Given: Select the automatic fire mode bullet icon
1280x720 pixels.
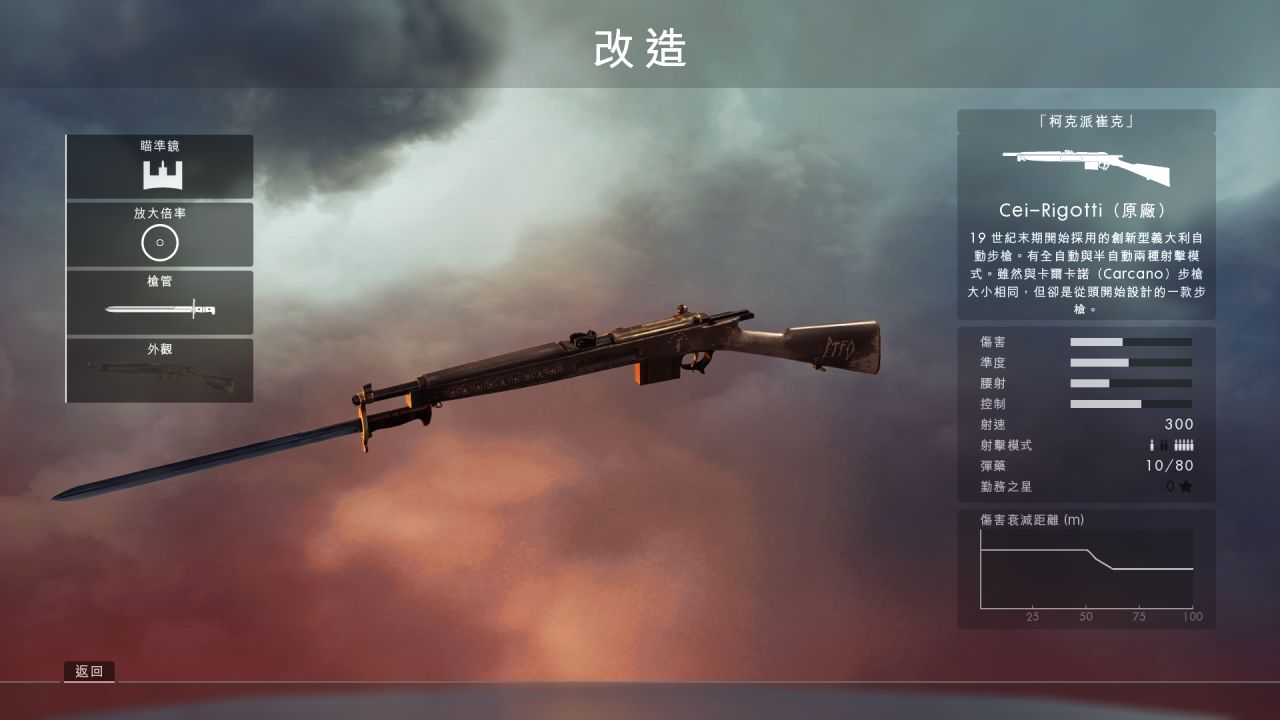Looking at the screenshot, I should pos(1185,446).
